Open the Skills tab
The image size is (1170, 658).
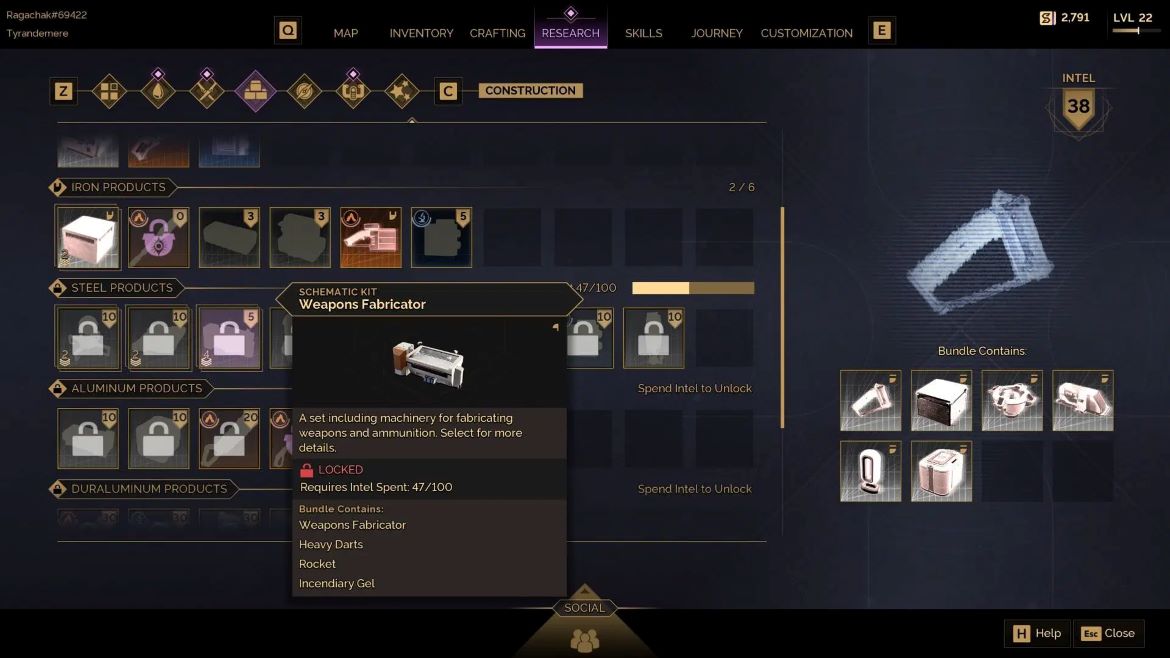click(x=644, y=33)
